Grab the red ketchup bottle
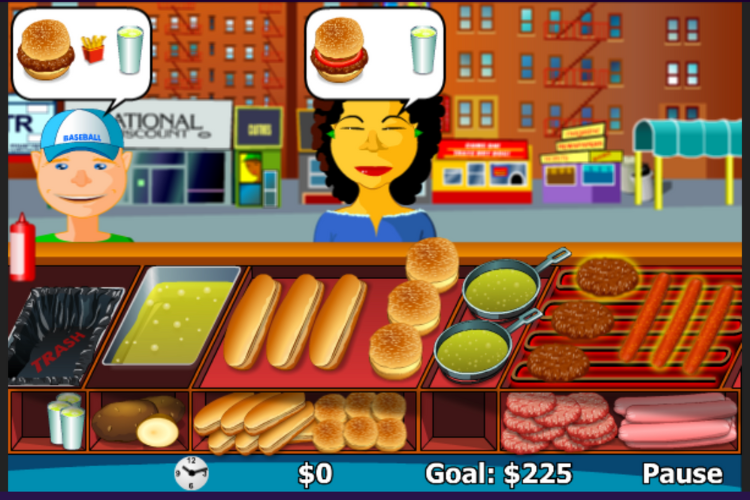Image resolution: width=750 pixels, height=500 pixels. point(22,248)
